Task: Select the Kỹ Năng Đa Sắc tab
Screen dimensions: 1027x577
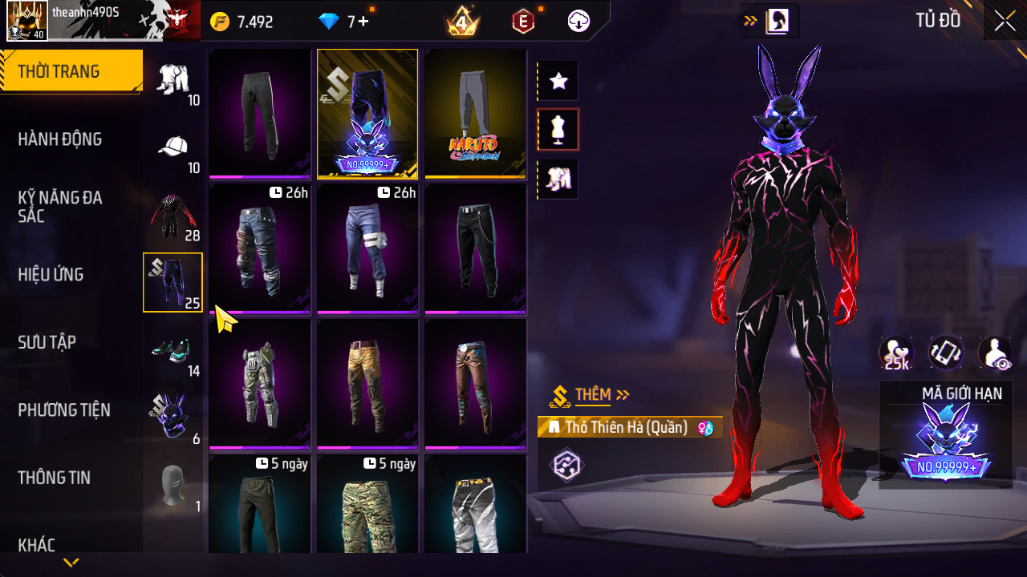Action: [x=60, y=207]
